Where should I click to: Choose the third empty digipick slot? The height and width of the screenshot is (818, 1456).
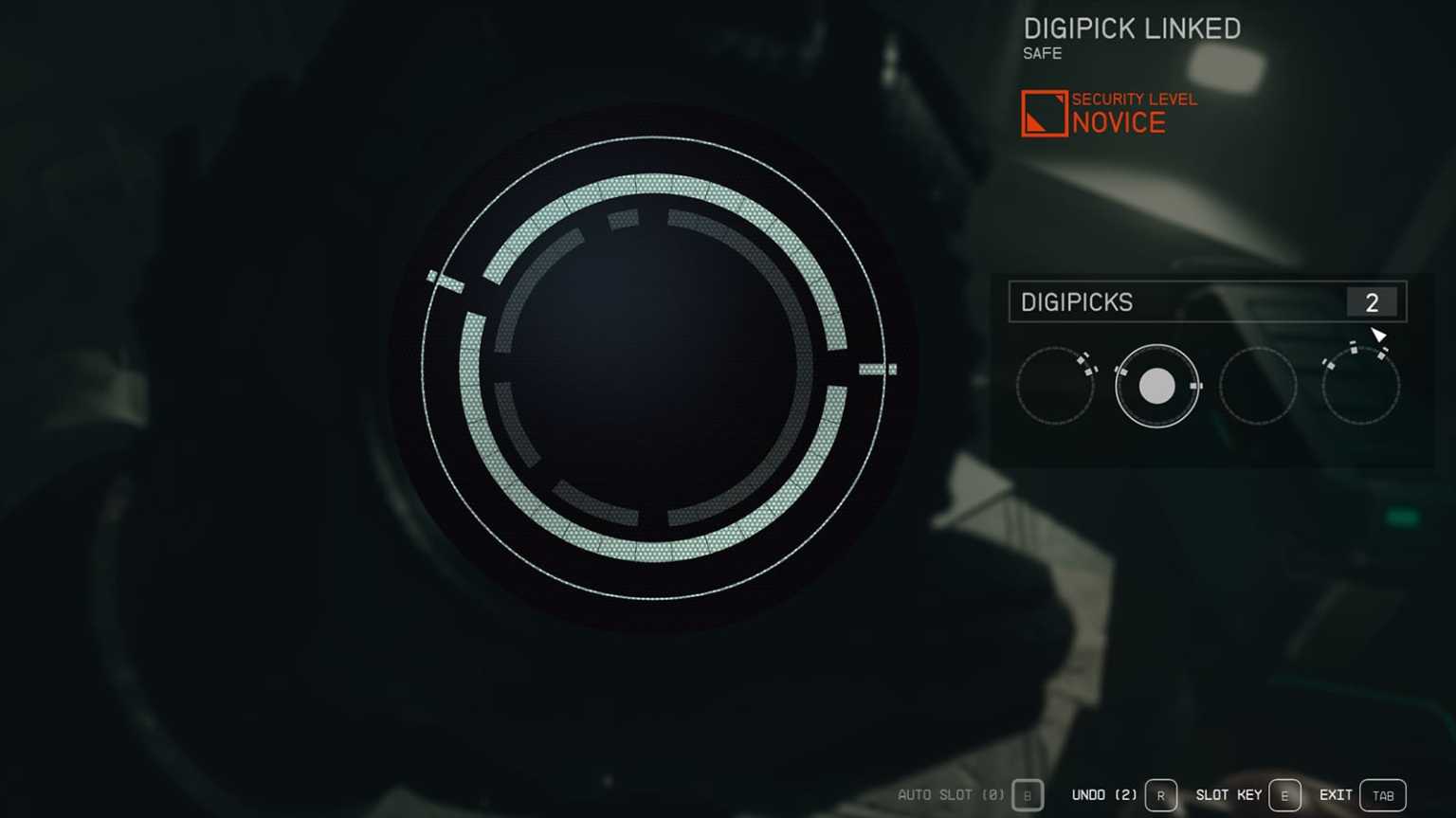coord(1259,385)
